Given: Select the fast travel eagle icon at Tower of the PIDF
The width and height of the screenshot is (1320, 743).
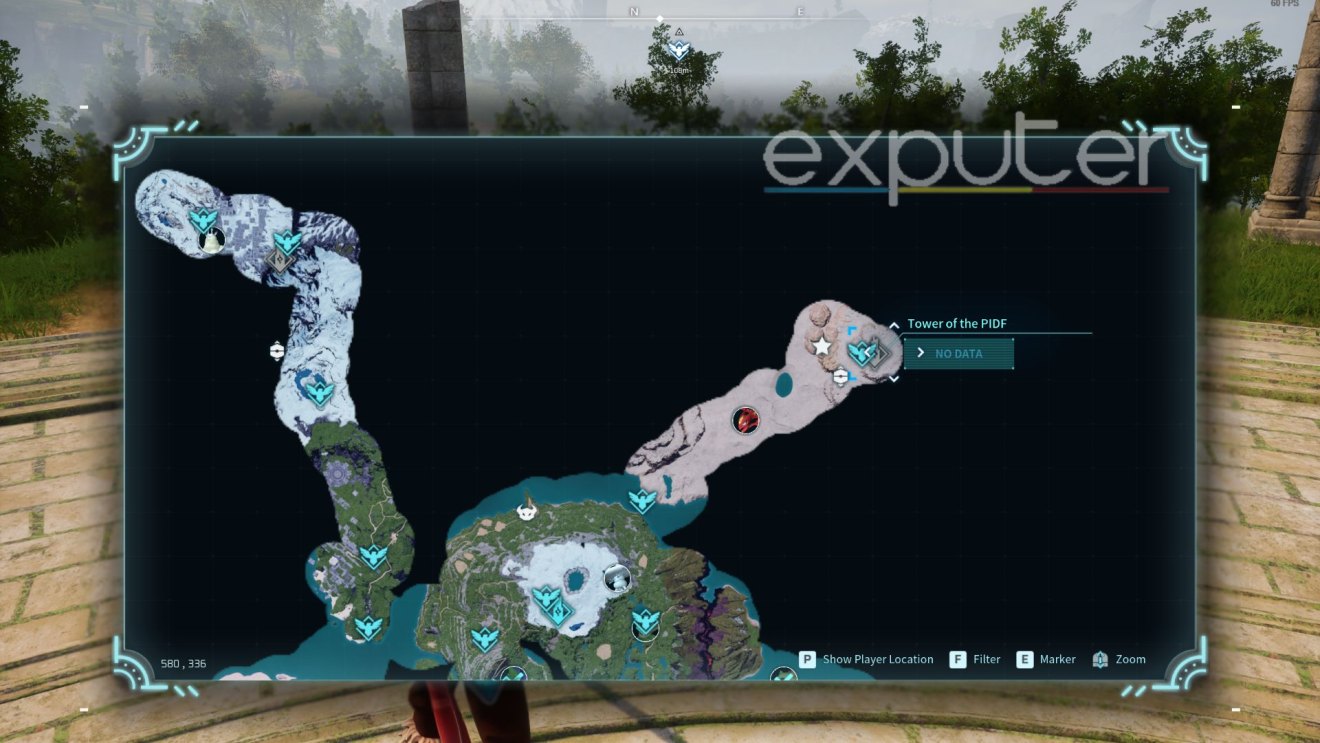Looking at the screenshot, I should (x=863, y=351).
